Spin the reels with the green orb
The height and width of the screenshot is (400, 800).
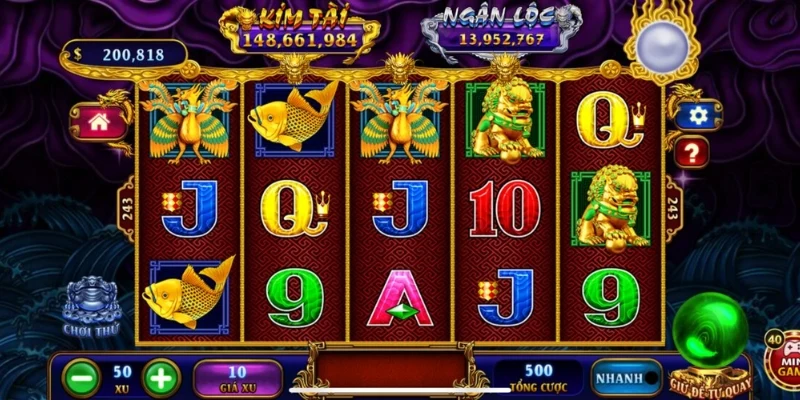(x=709, y=335)
